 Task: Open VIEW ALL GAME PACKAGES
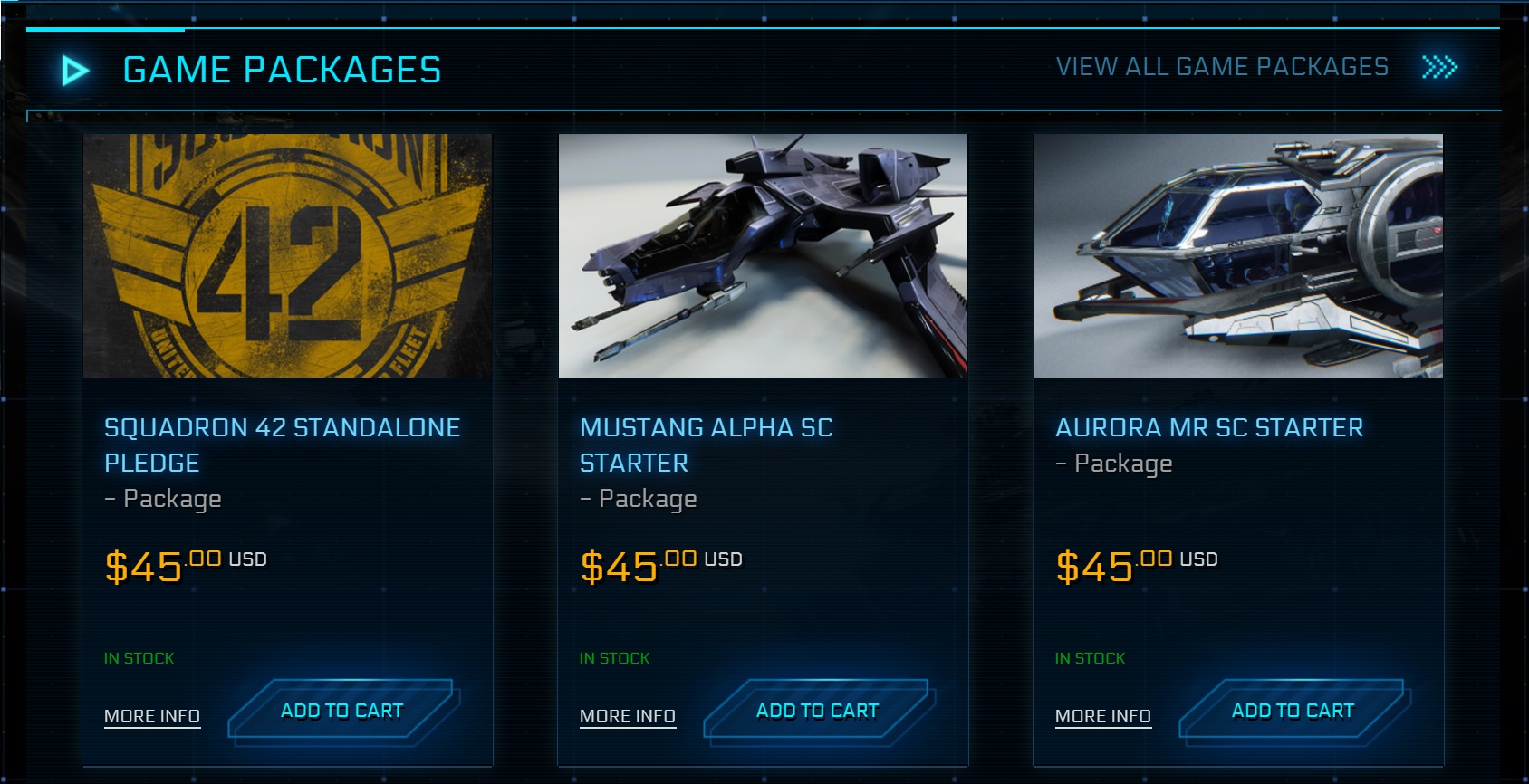tap(1221, 66)
